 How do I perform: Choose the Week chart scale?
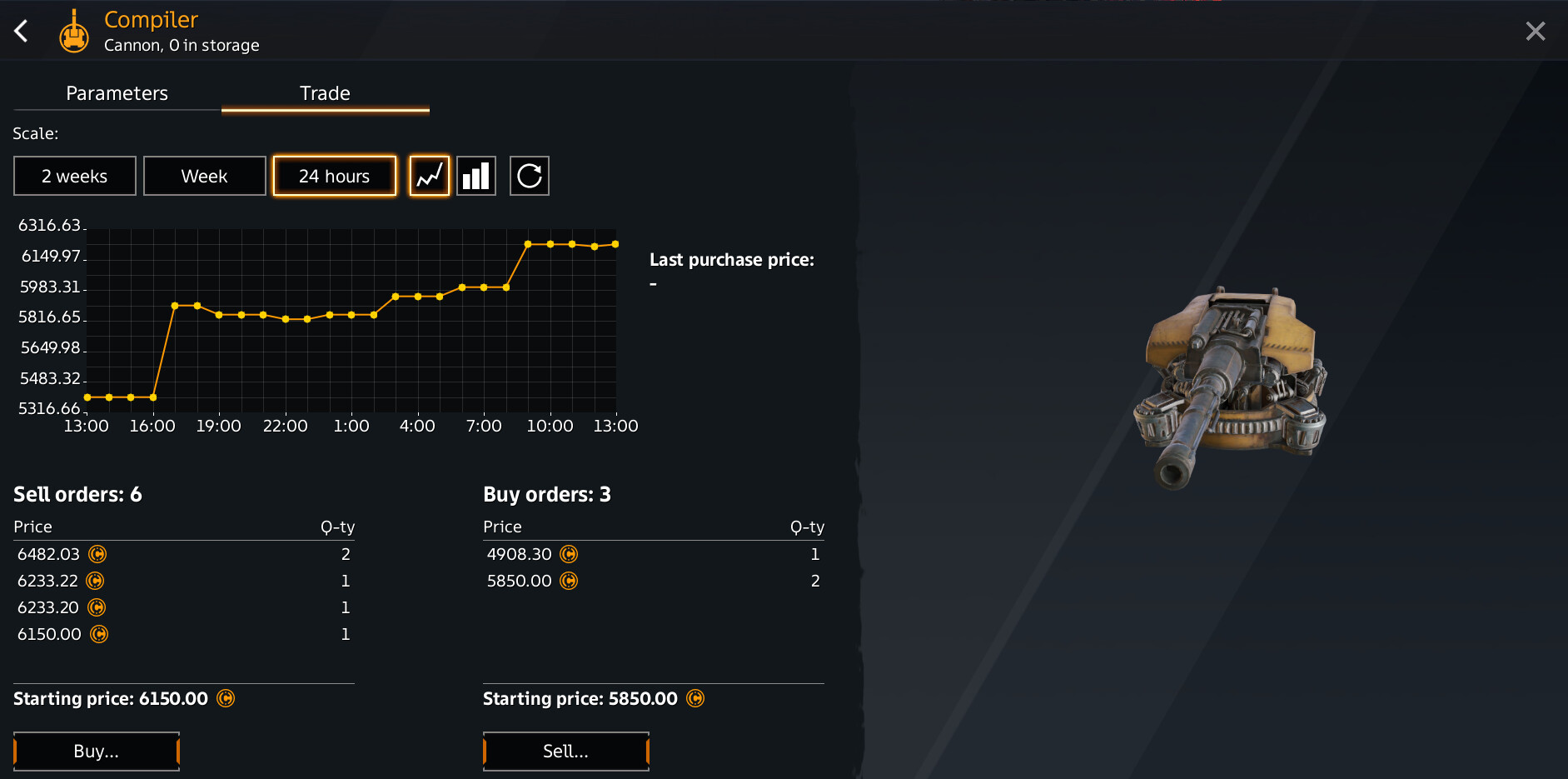point(204,176)
